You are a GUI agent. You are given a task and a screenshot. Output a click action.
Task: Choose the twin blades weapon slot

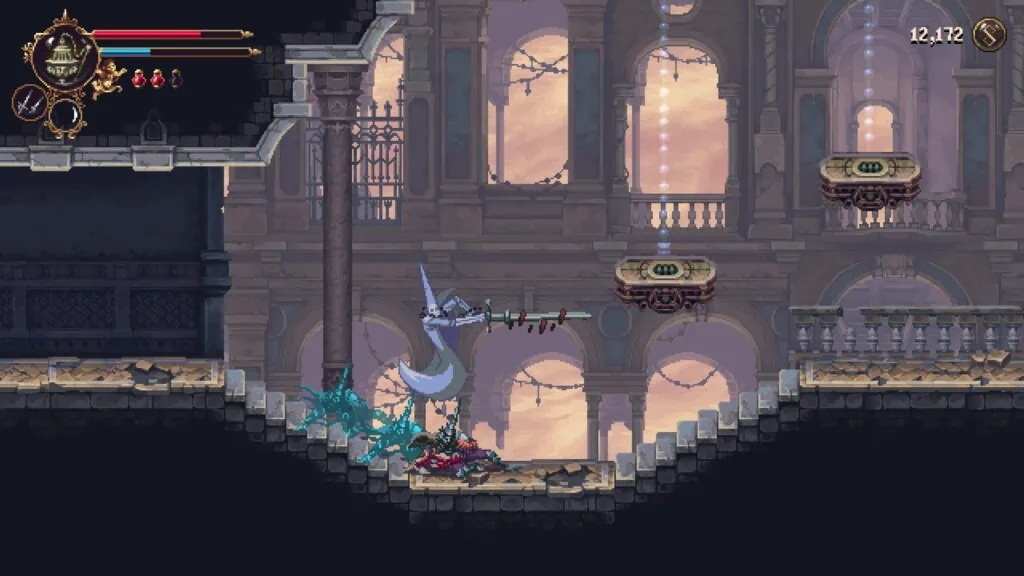click(x=28, y=102)
